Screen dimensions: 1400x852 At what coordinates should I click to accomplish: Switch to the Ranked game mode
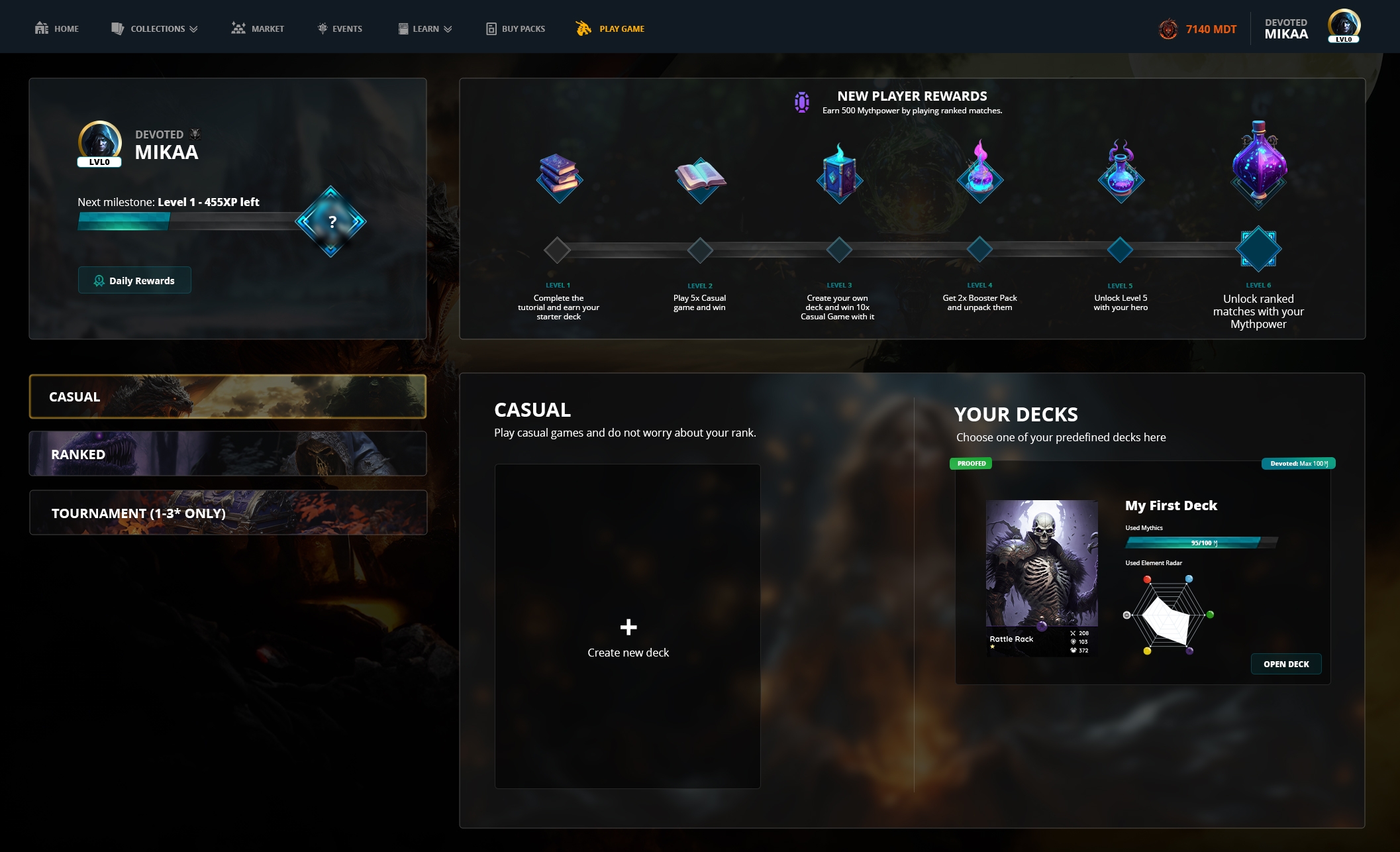pos(228,454)
